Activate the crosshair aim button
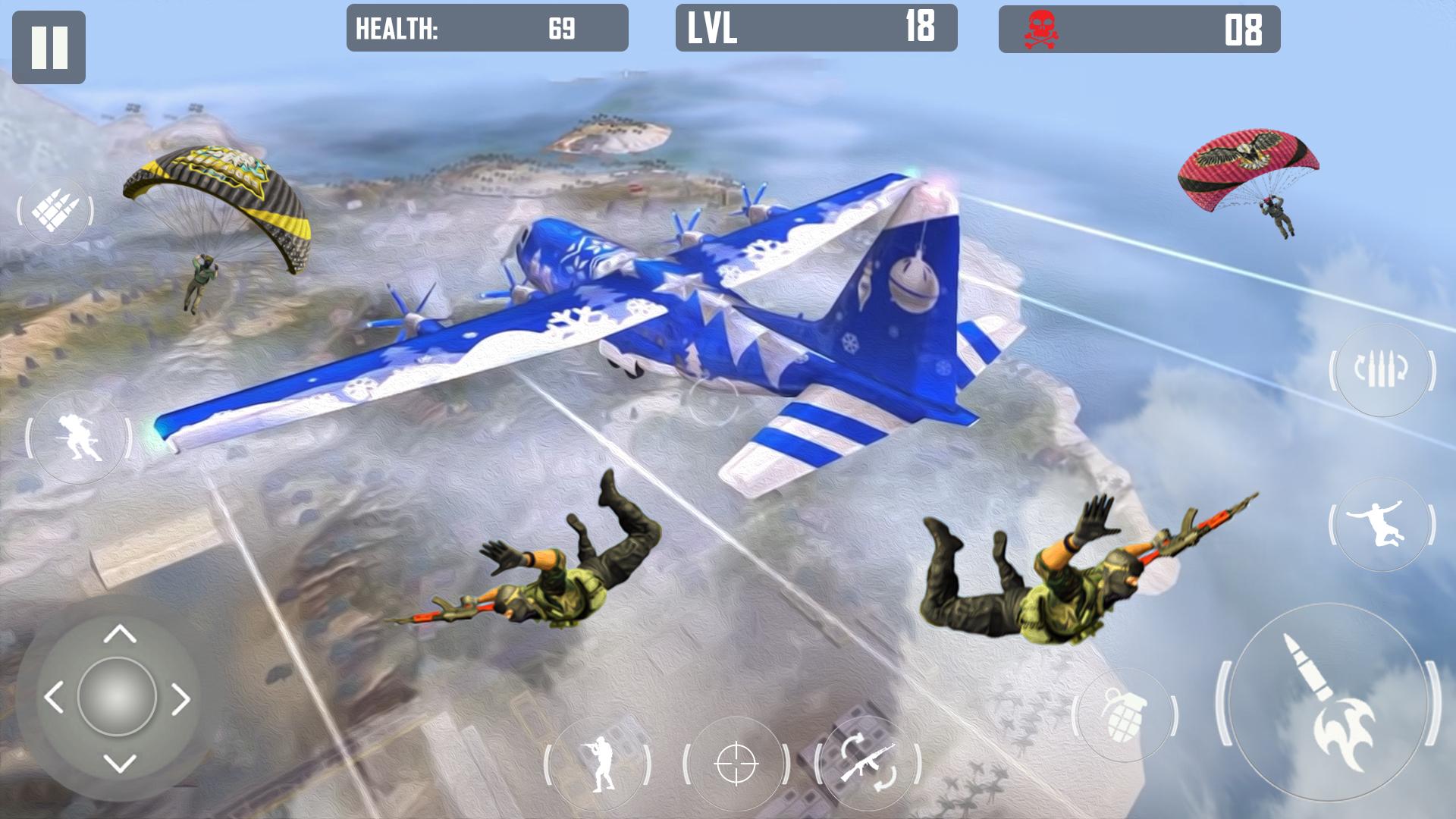Viewport: 1456px width, 819px height. click(736, 764)
